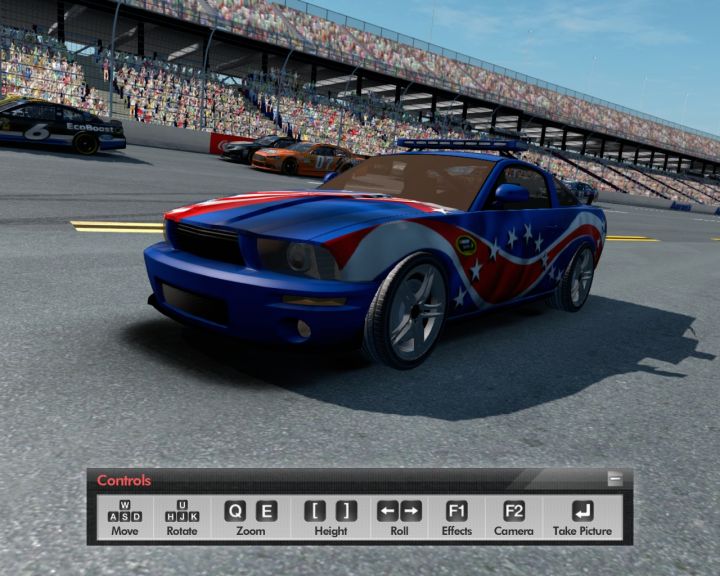Minimize the Controls panel

pos(615,480)
